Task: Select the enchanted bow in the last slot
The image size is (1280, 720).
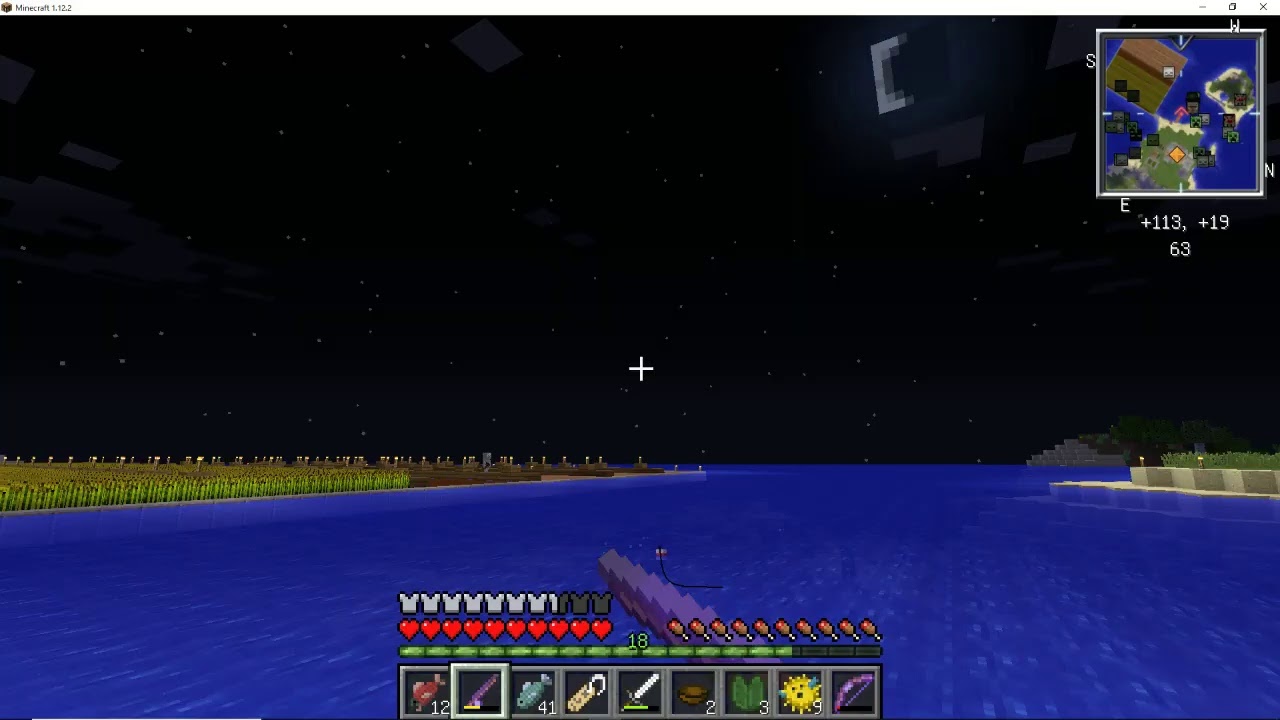Action: click(855, 690)
